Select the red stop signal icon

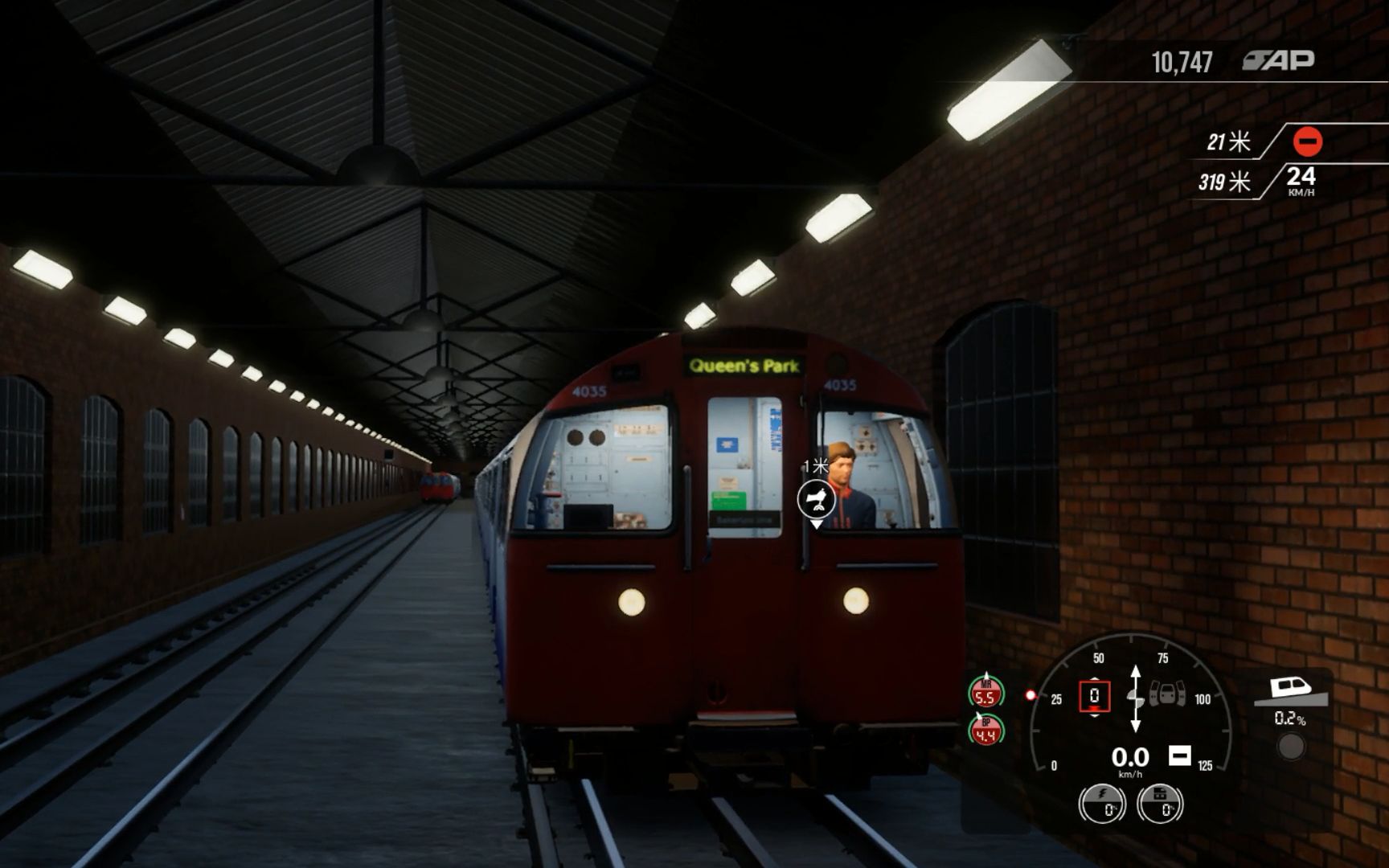(x=1307, y=142)
